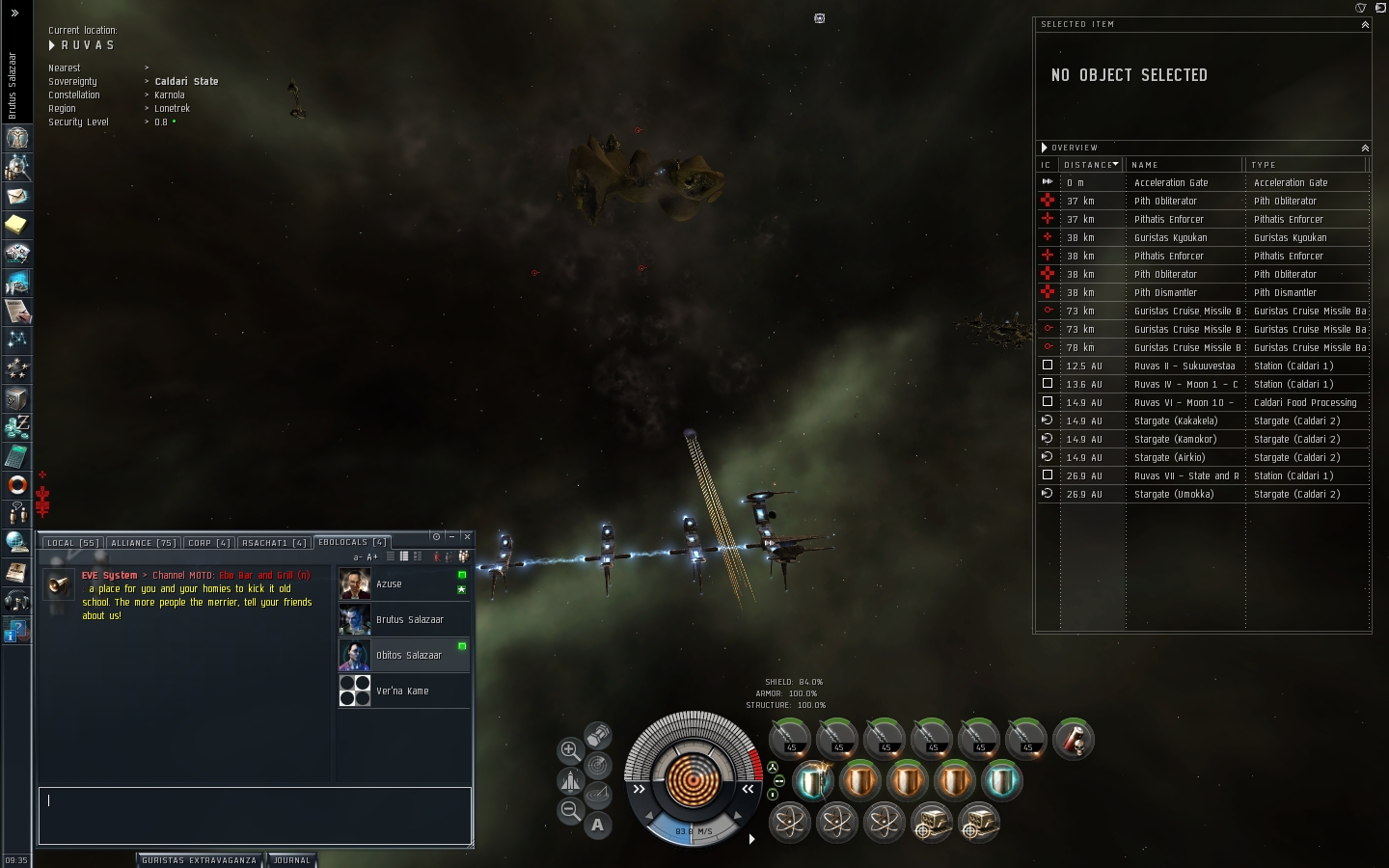Focus the chat message input box
The width and height of the screenshot is (1389, 868).
(x=255, y=815)
